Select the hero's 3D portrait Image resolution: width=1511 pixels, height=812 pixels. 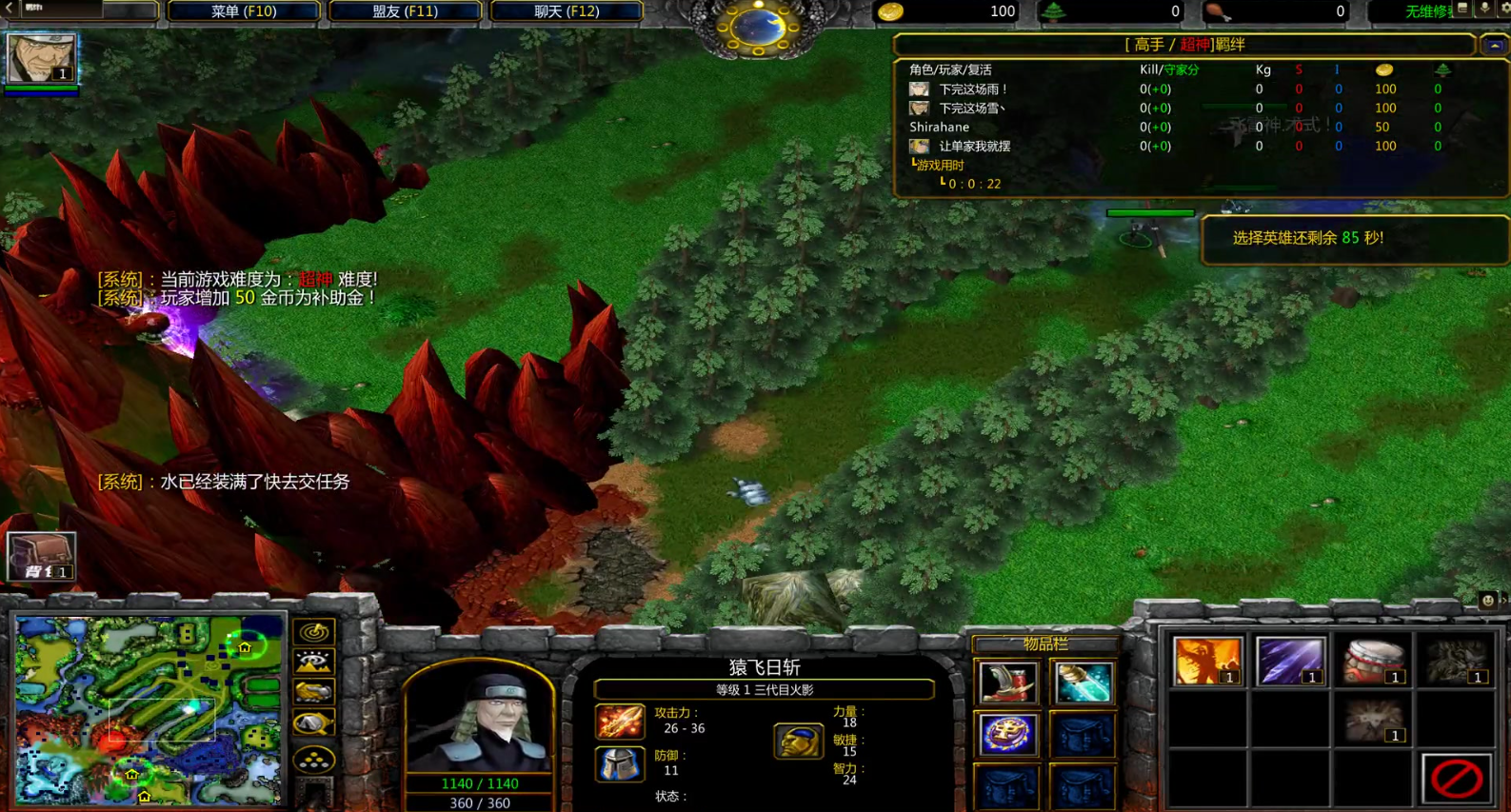[479, 723]
